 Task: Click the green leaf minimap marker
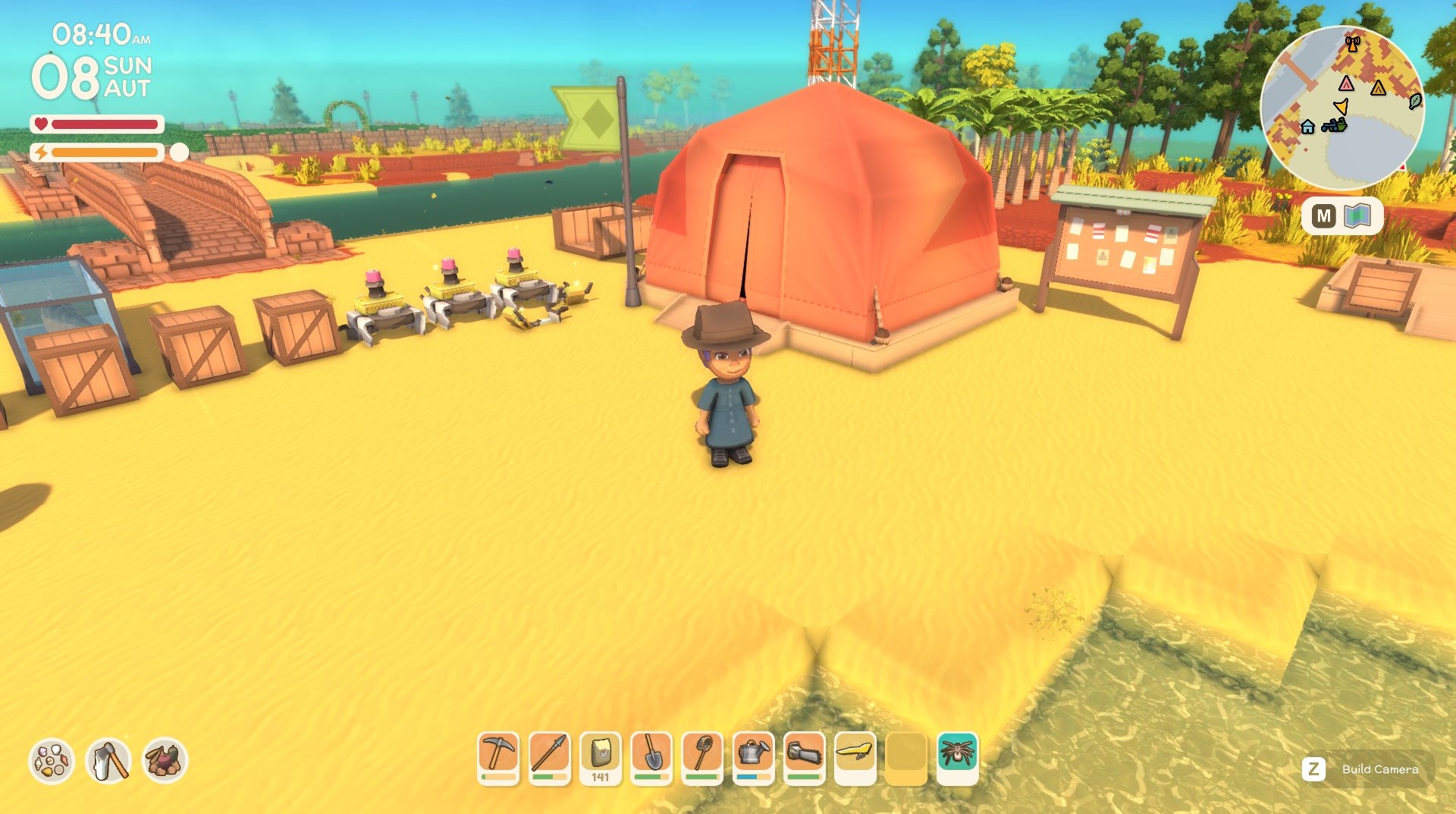pos(1415,101)
